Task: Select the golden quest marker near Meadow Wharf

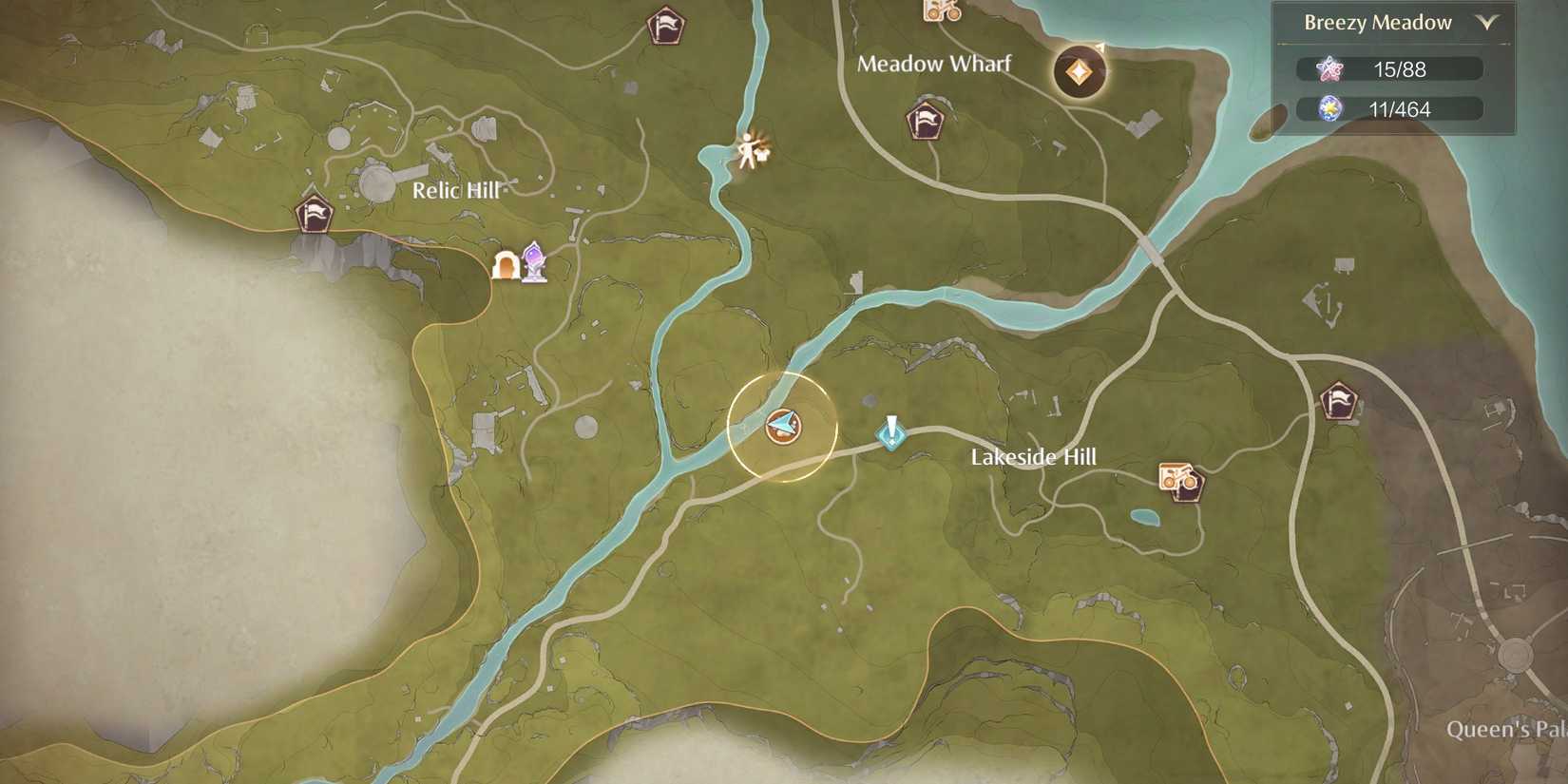Action: 1079,71
